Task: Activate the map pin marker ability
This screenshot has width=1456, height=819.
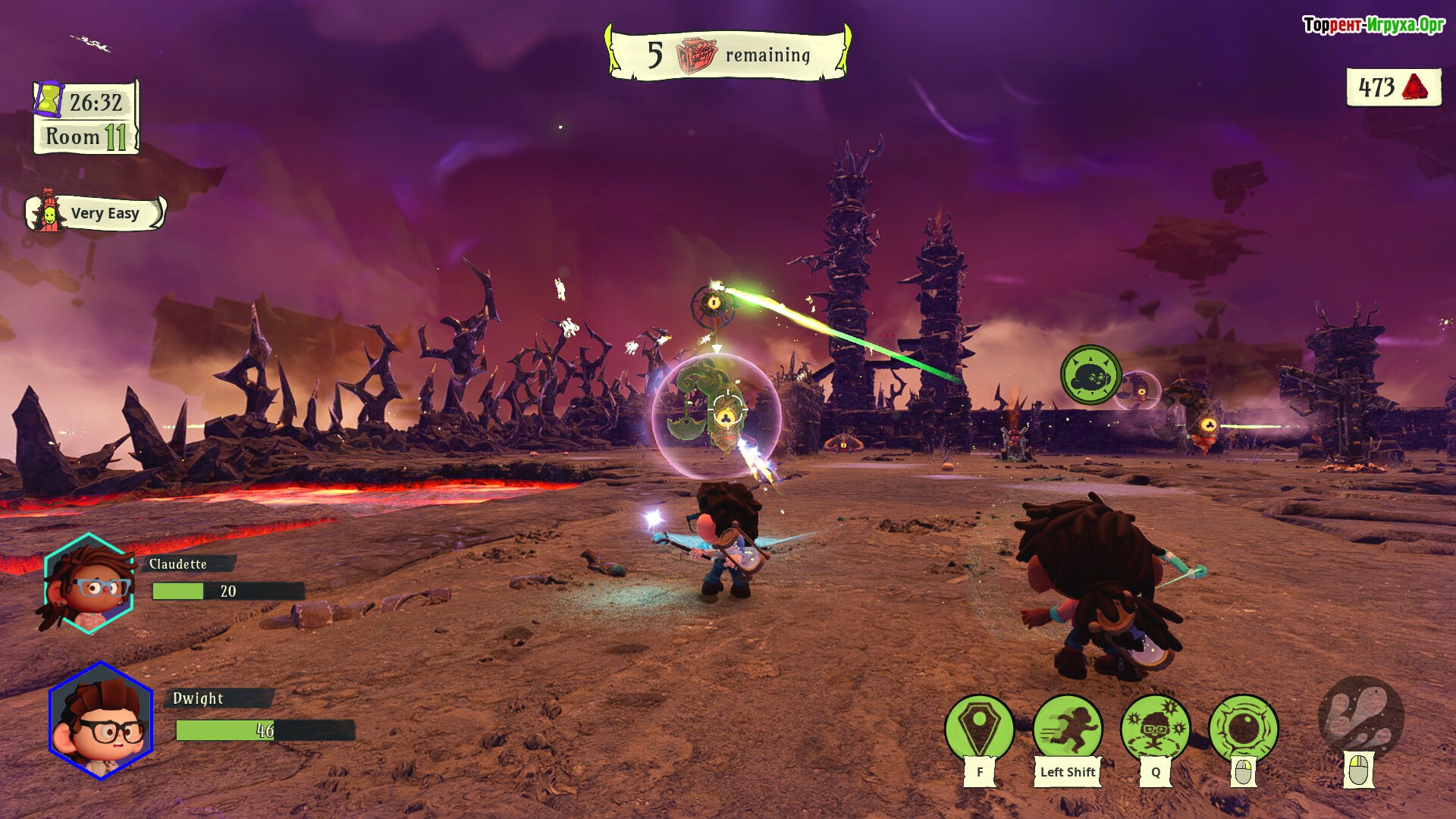Action: coord(979,726)
